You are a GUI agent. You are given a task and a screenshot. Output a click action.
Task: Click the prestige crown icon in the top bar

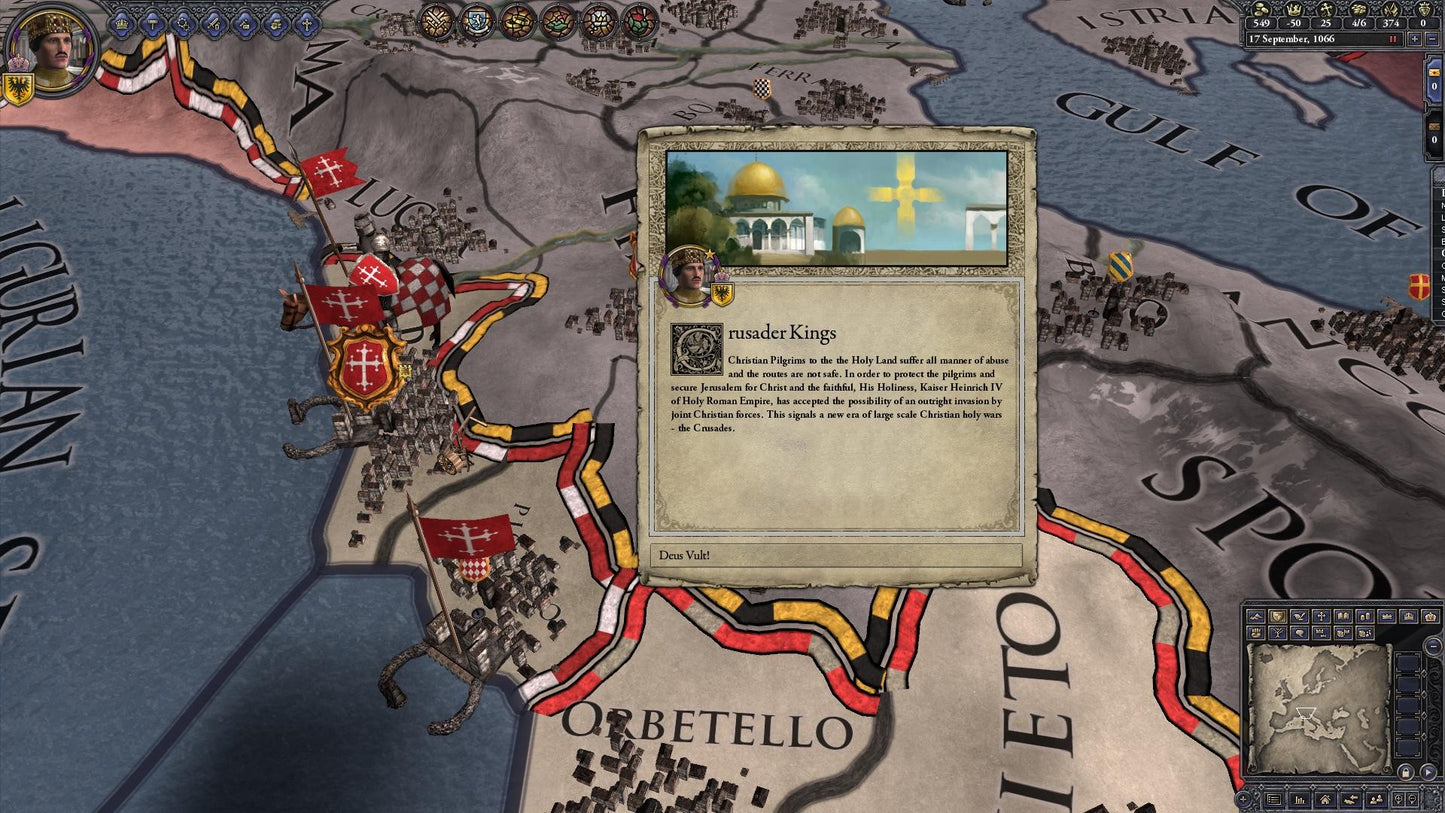[x=1293, y=10]
